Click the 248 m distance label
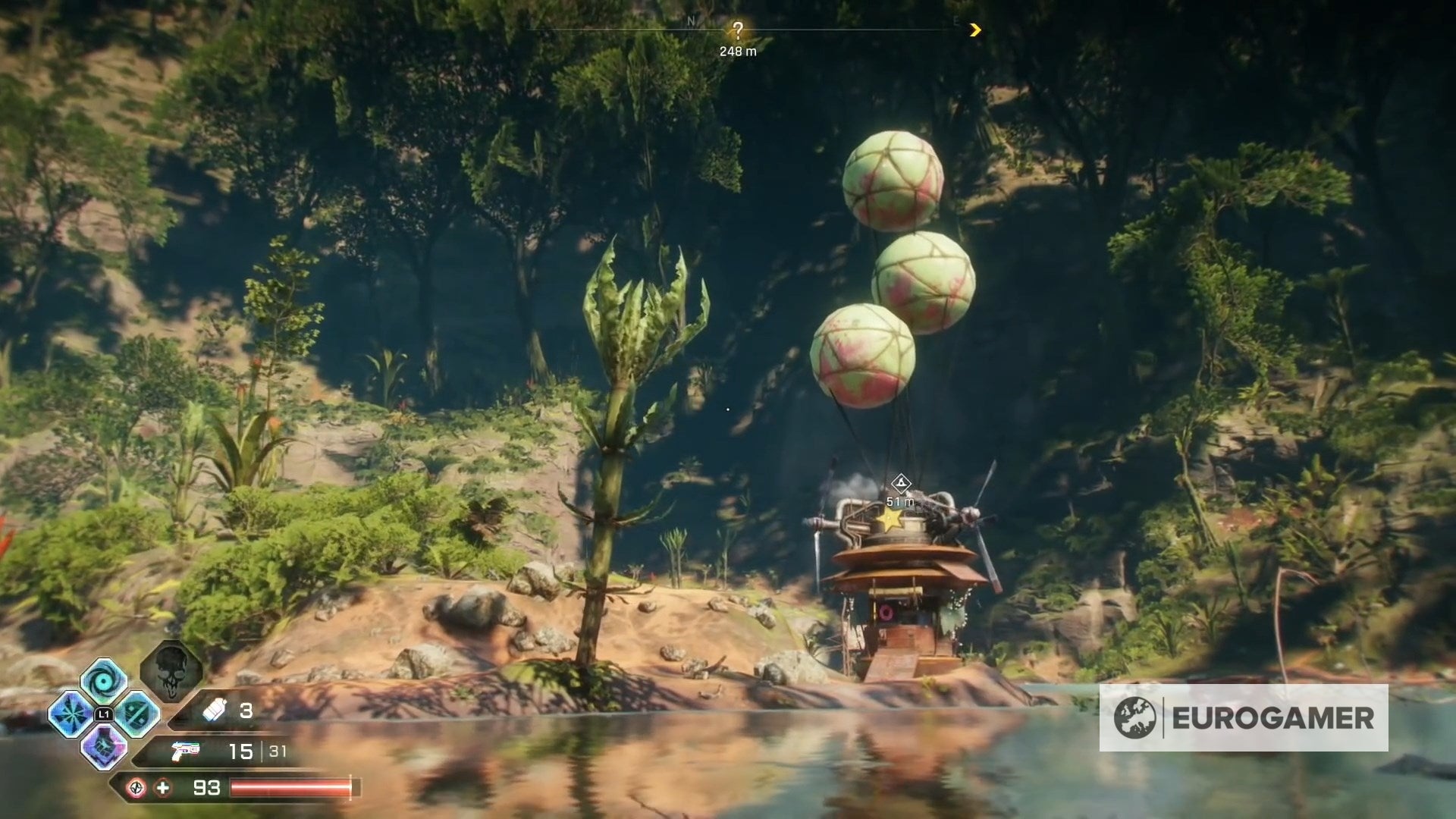 point(737,52)
